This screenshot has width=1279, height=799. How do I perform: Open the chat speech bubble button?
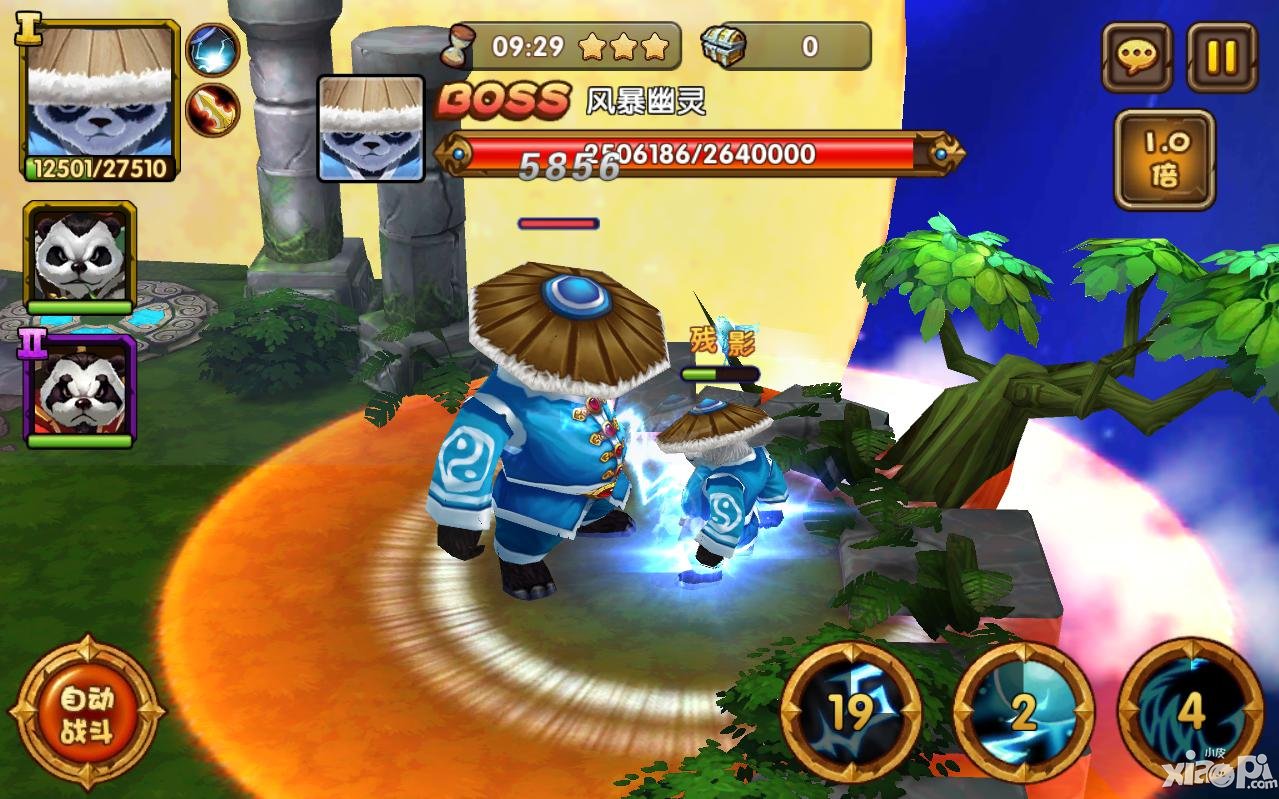pos(1137,56)
